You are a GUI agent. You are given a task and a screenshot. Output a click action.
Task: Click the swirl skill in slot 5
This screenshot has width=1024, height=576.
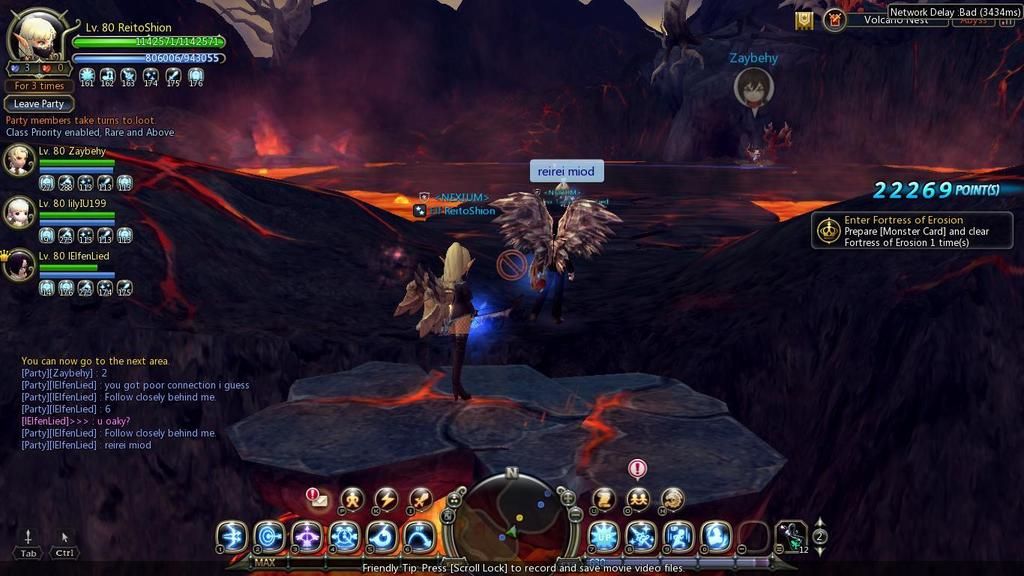click(382, 537)
